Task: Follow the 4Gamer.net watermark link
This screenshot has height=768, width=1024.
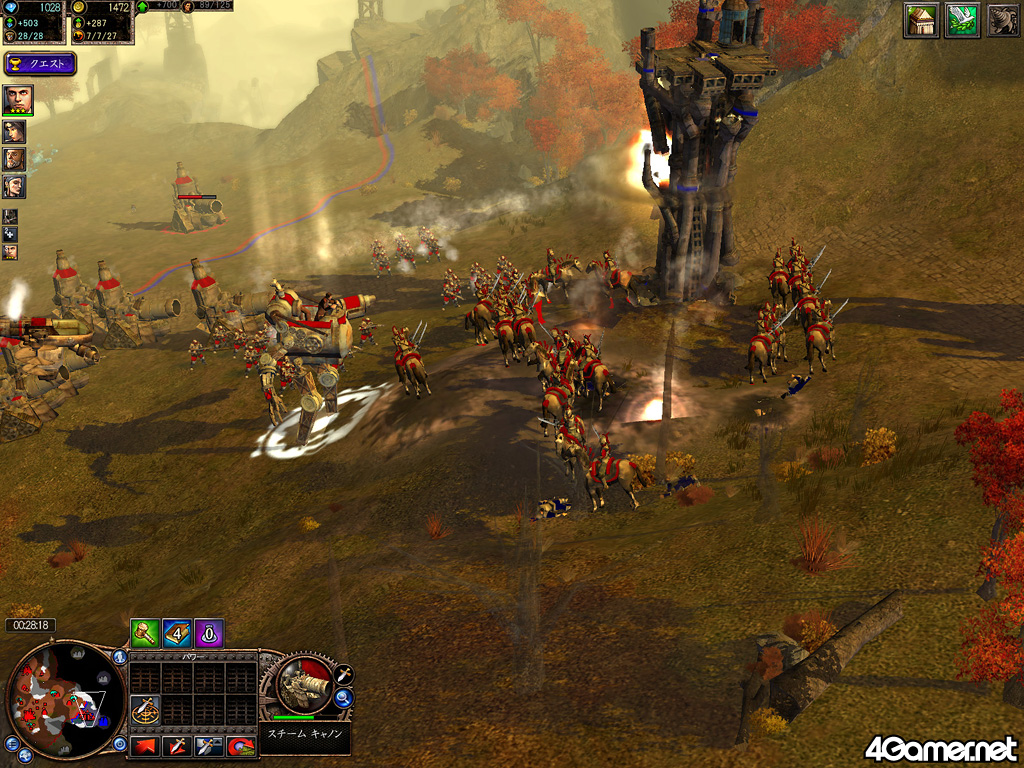Action: [x=941, y=747]
